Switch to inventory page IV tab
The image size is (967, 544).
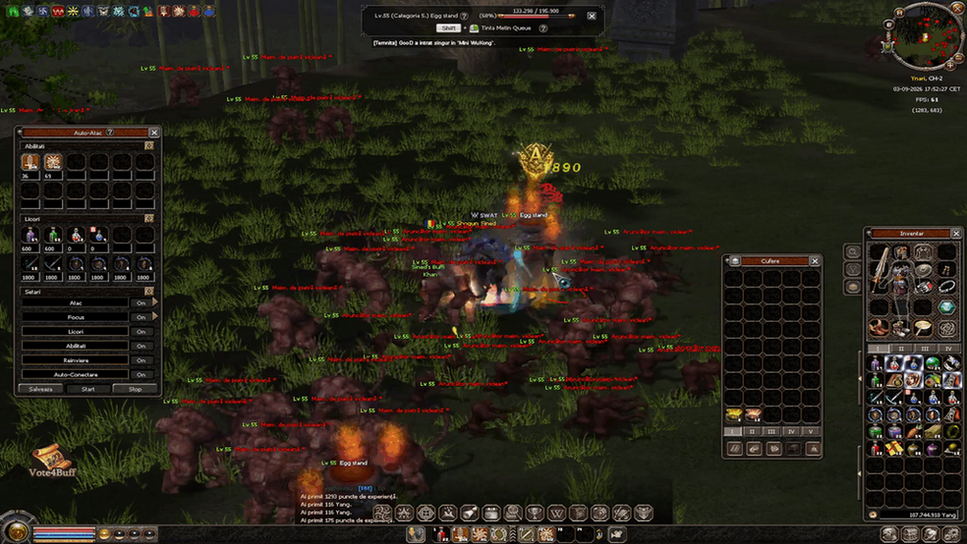[x=948, y=349]
